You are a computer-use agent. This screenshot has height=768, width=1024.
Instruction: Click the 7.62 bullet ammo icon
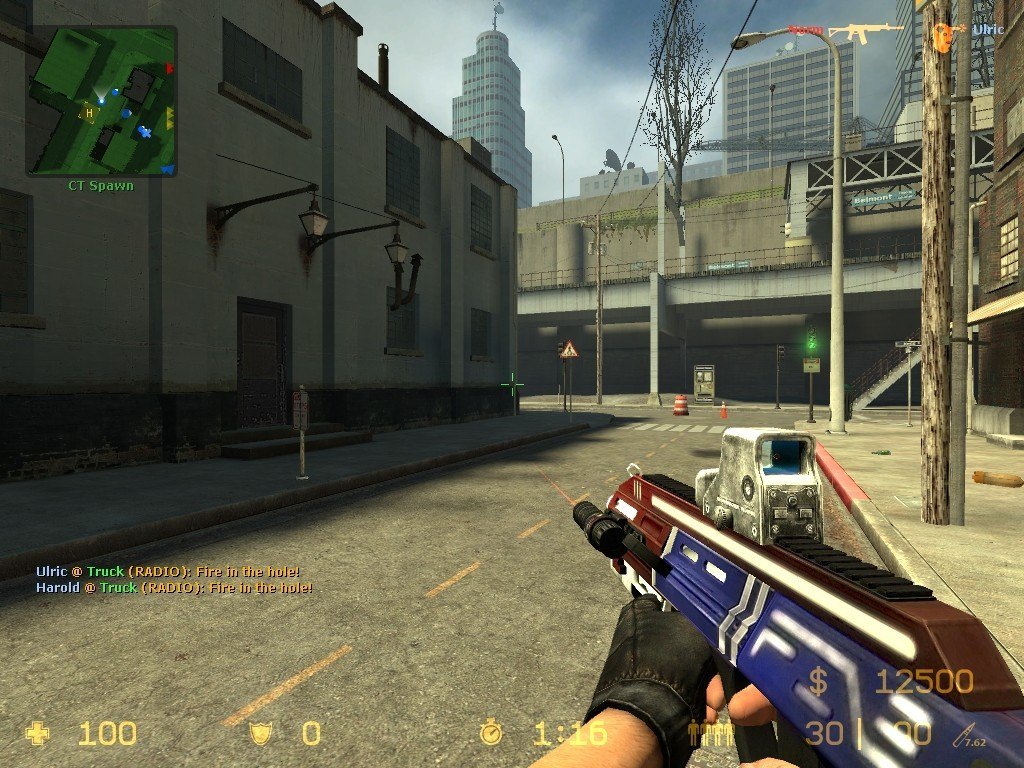pos(966,735)
